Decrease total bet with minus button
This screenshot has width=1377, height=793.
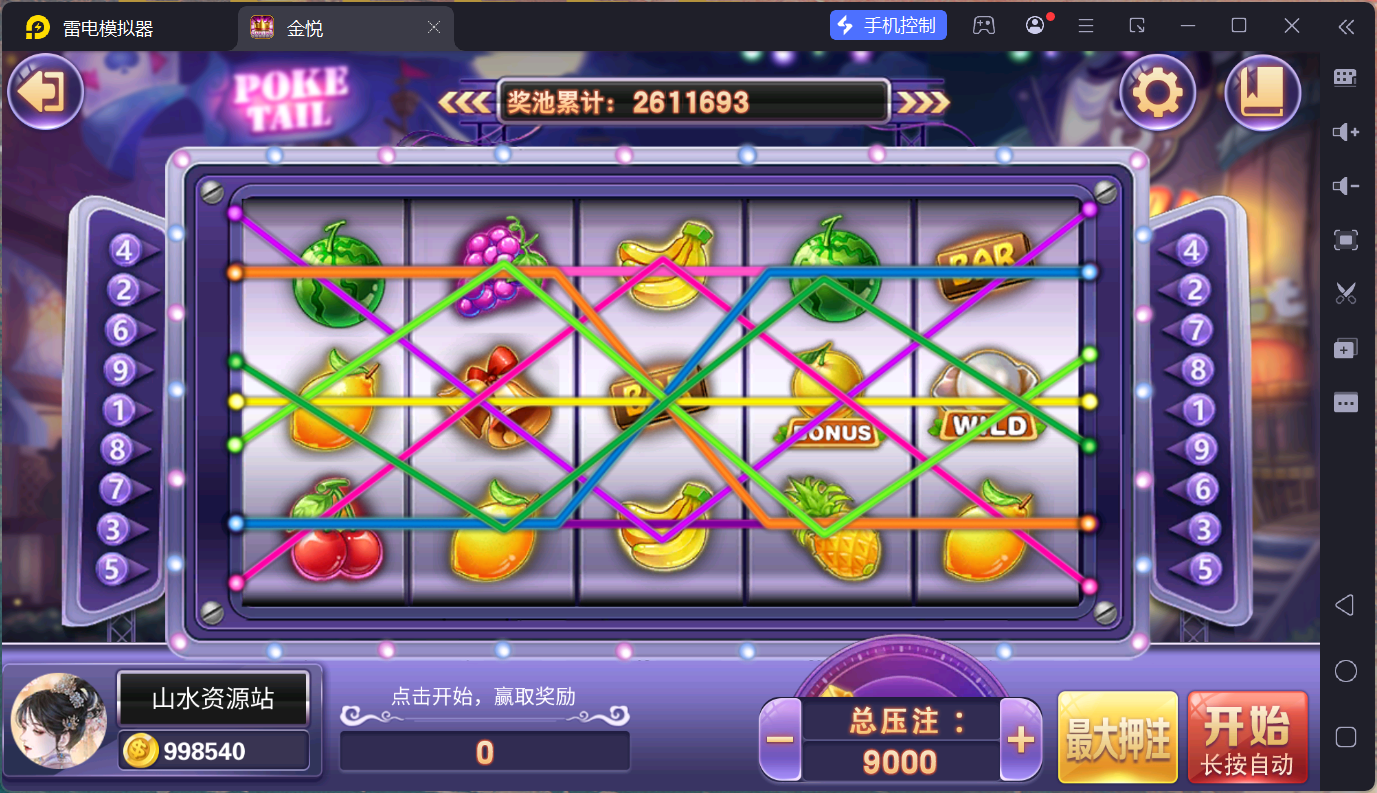tap(780, 740)
